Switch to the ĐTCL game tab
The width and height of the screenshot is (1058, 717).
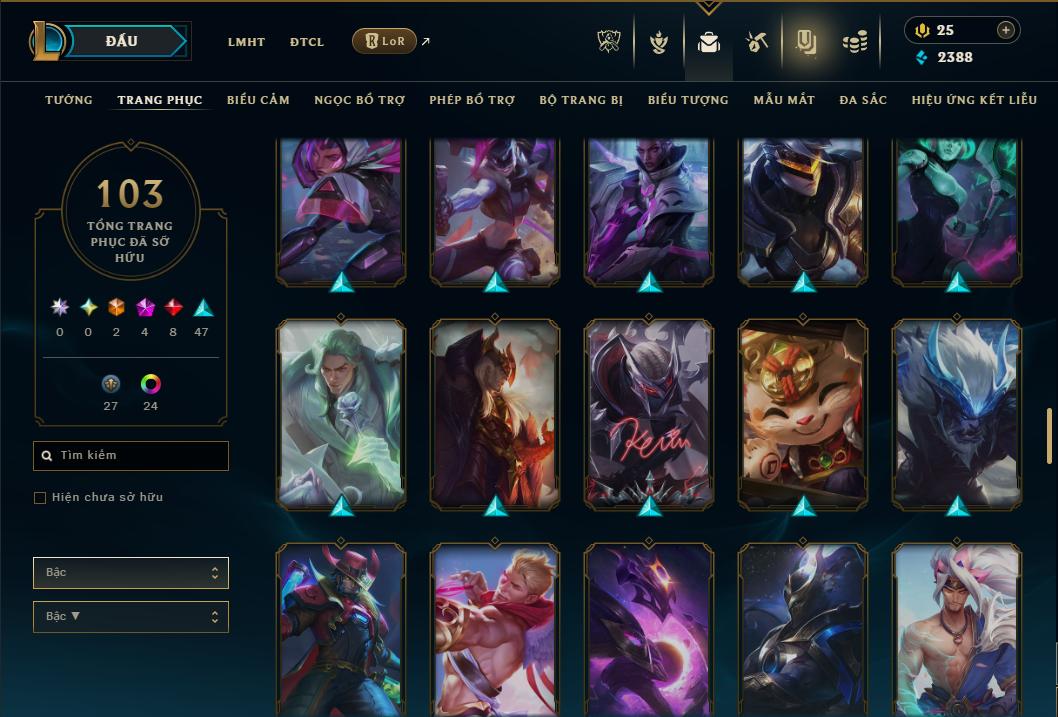[x=307, y=42]
